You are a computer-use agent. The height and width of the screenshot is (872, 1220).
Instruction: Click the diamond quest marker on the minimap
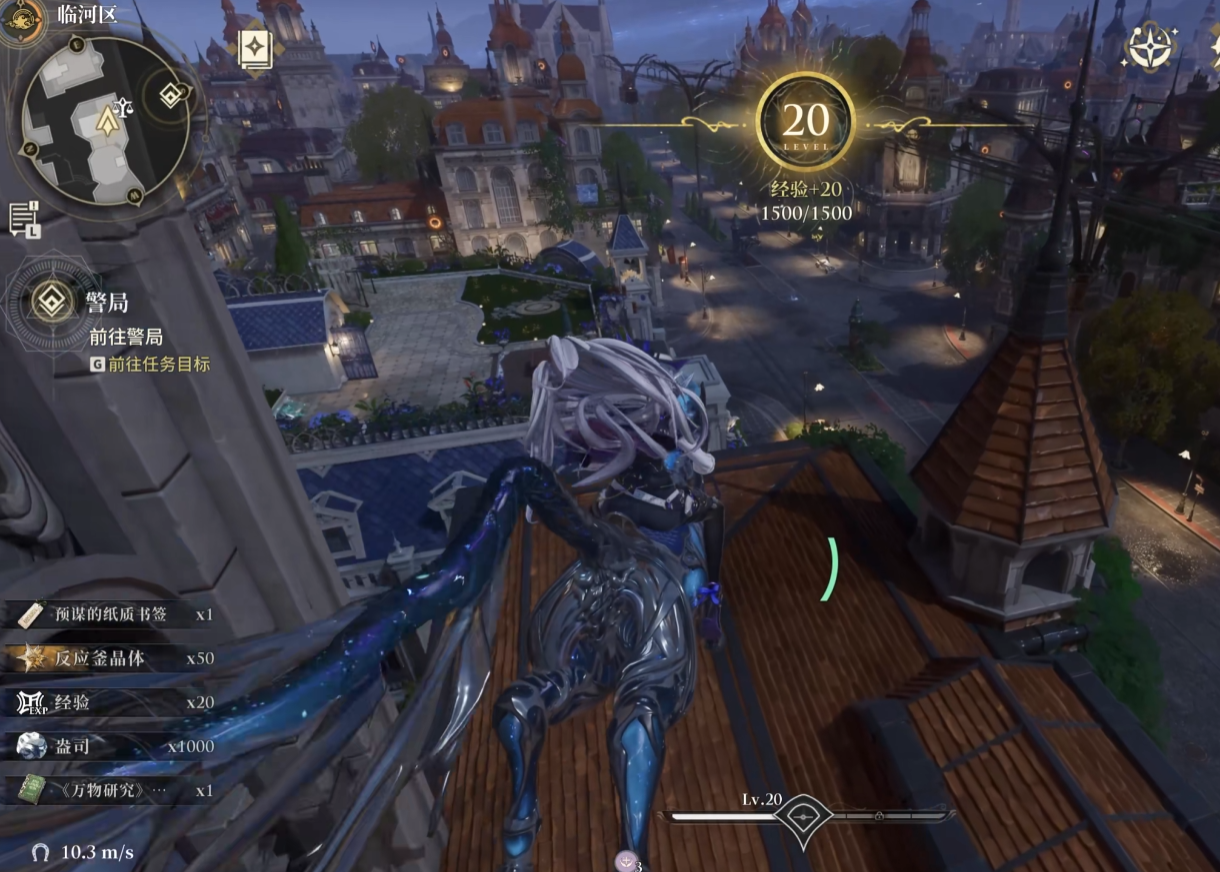click(x=171, y=96)
